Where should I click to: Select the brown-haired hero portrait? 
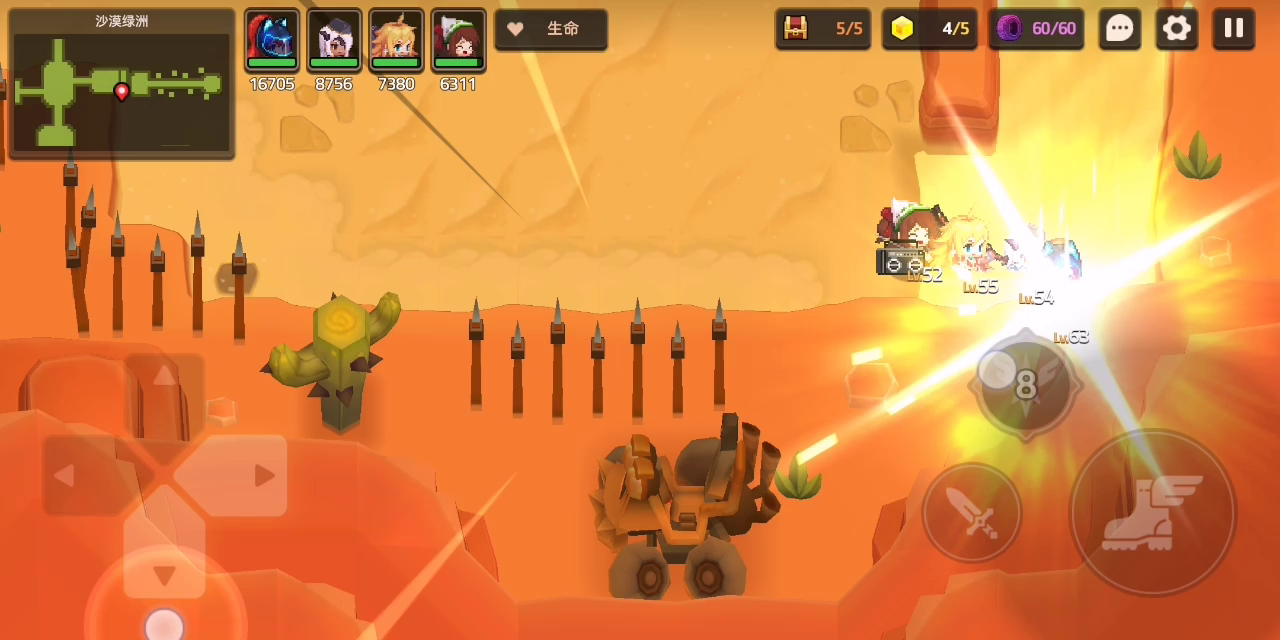click(x=458, y=42)
